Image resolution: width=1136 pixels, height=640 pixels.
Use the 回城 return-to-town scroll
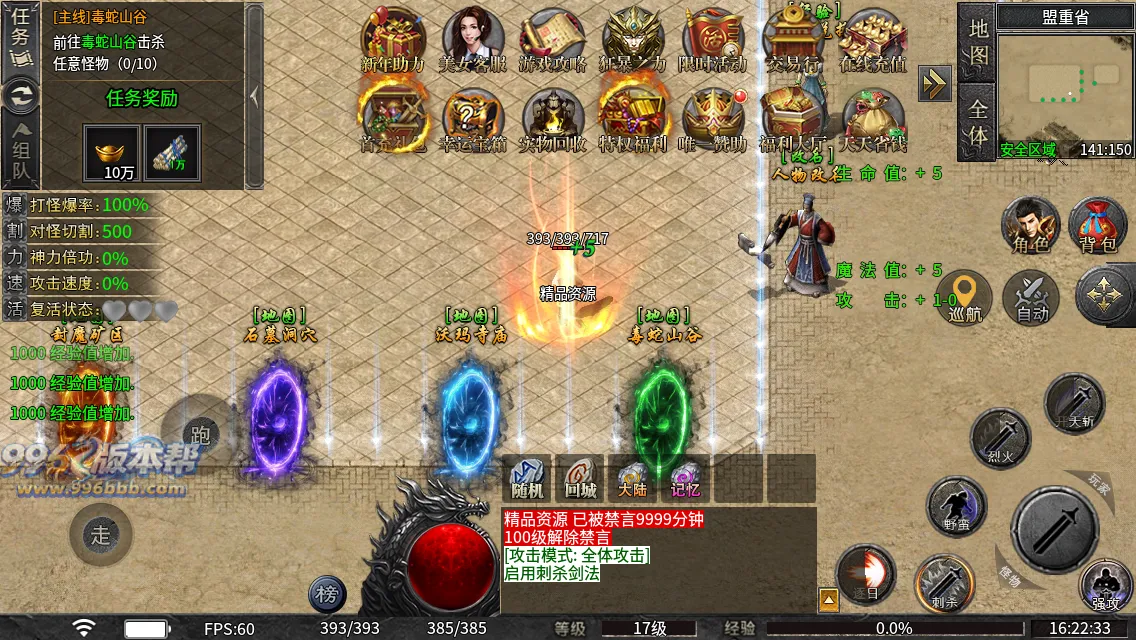pos(580,478)
